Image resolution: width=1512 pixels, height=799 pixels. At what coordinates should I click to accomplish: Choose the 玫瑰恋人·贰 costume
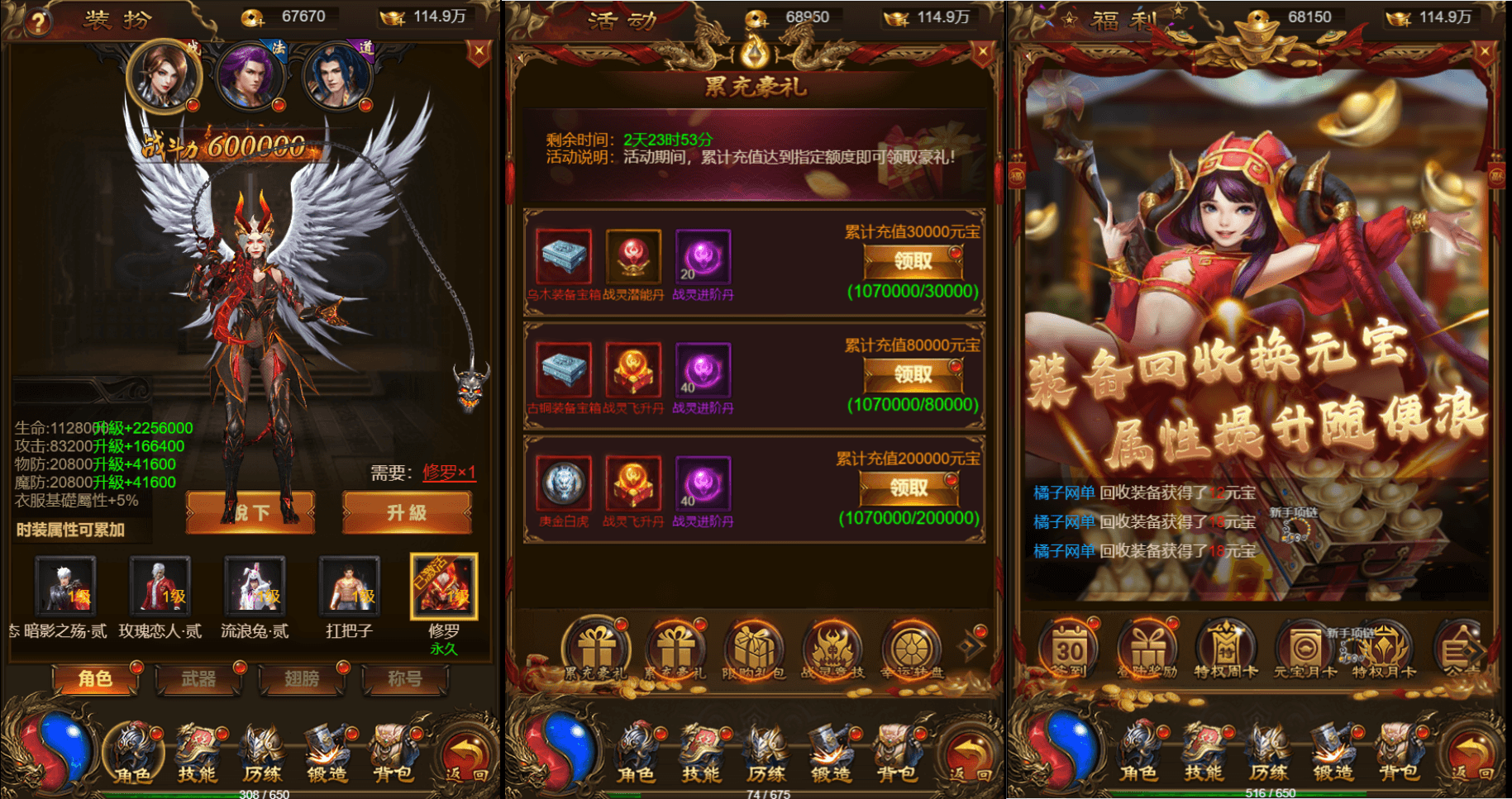tap(160, 587)
